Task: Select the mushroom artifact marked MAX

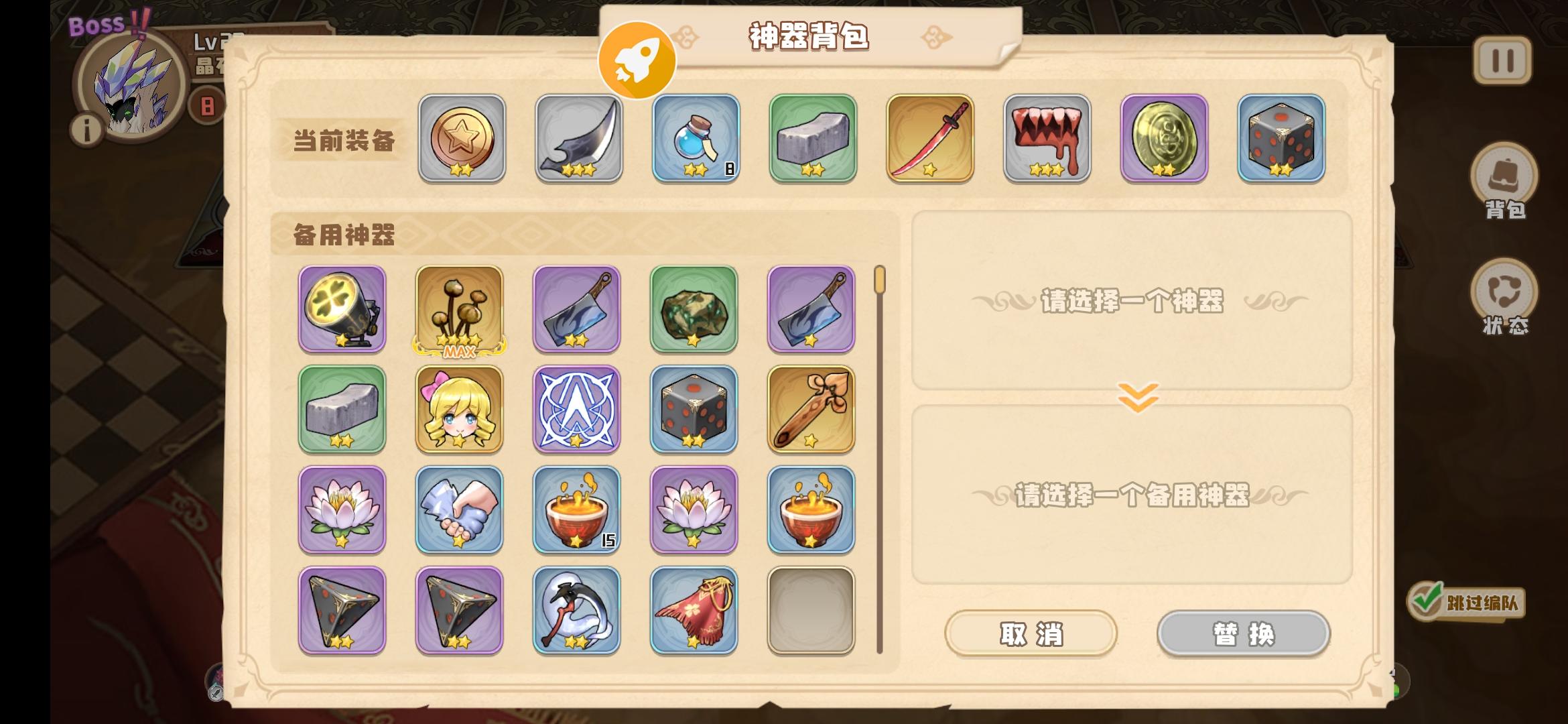Action: pyautogui.click(x=460, y=310)
